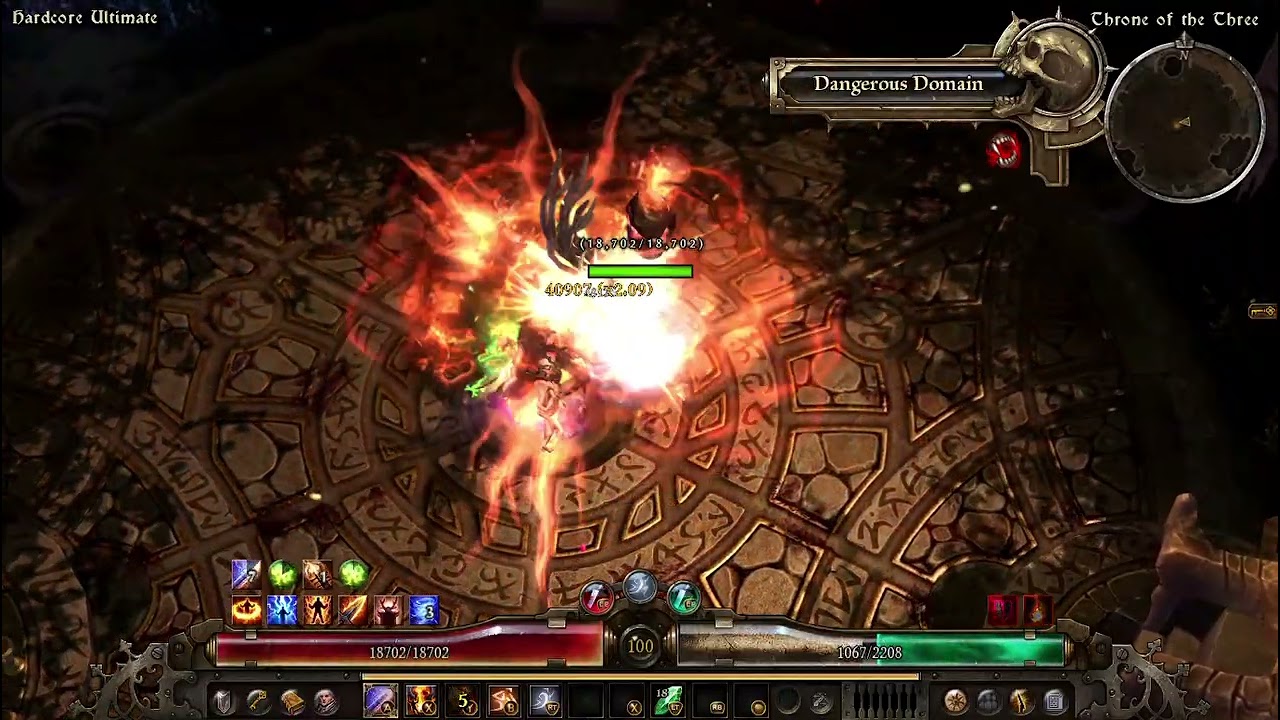
Task: Open the sun-shaped devotion icon
Action: pos(955,701)
